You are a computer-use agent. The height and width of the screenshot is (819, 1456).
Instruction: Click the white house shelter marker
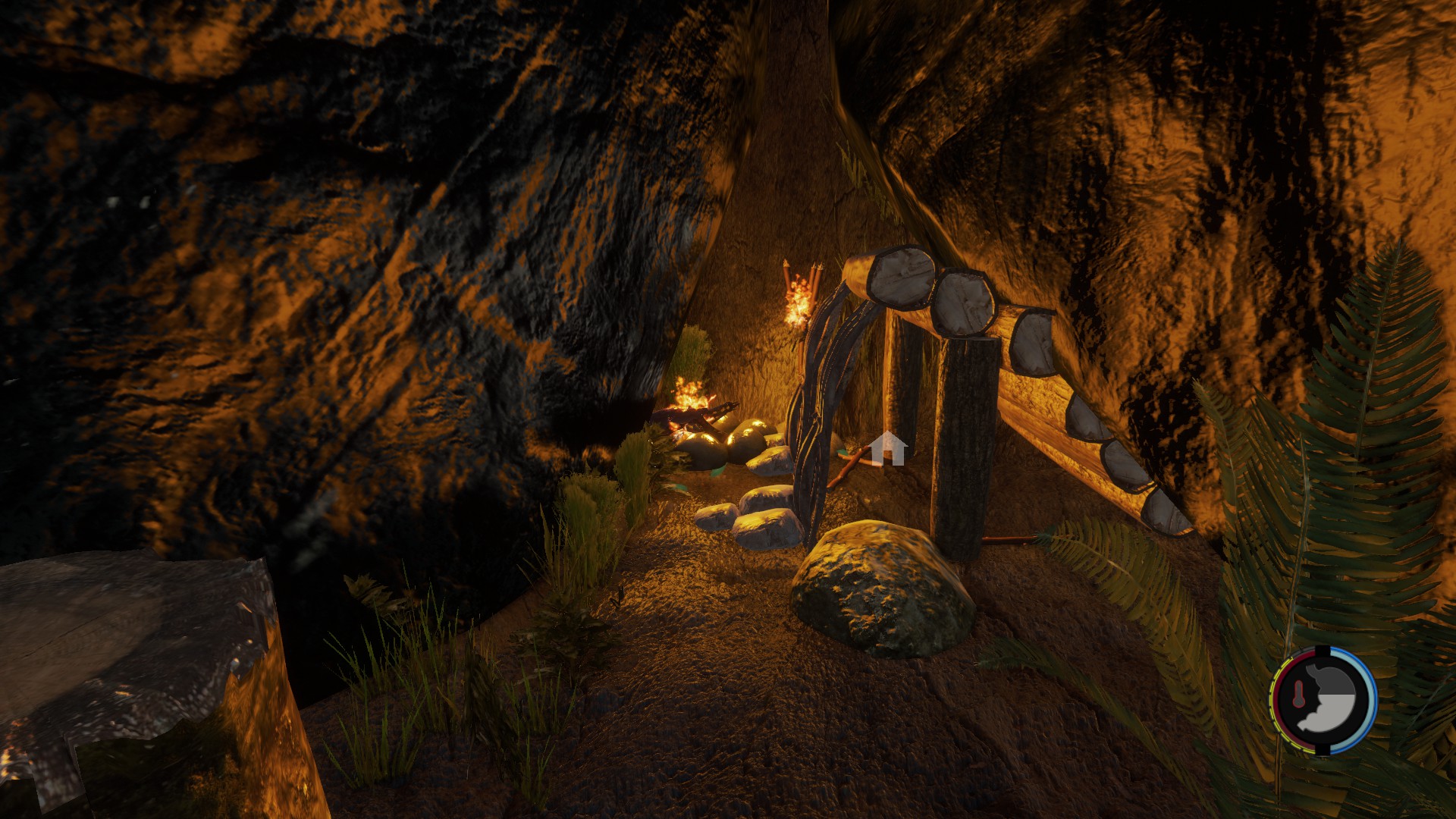[x=887, y=448]
